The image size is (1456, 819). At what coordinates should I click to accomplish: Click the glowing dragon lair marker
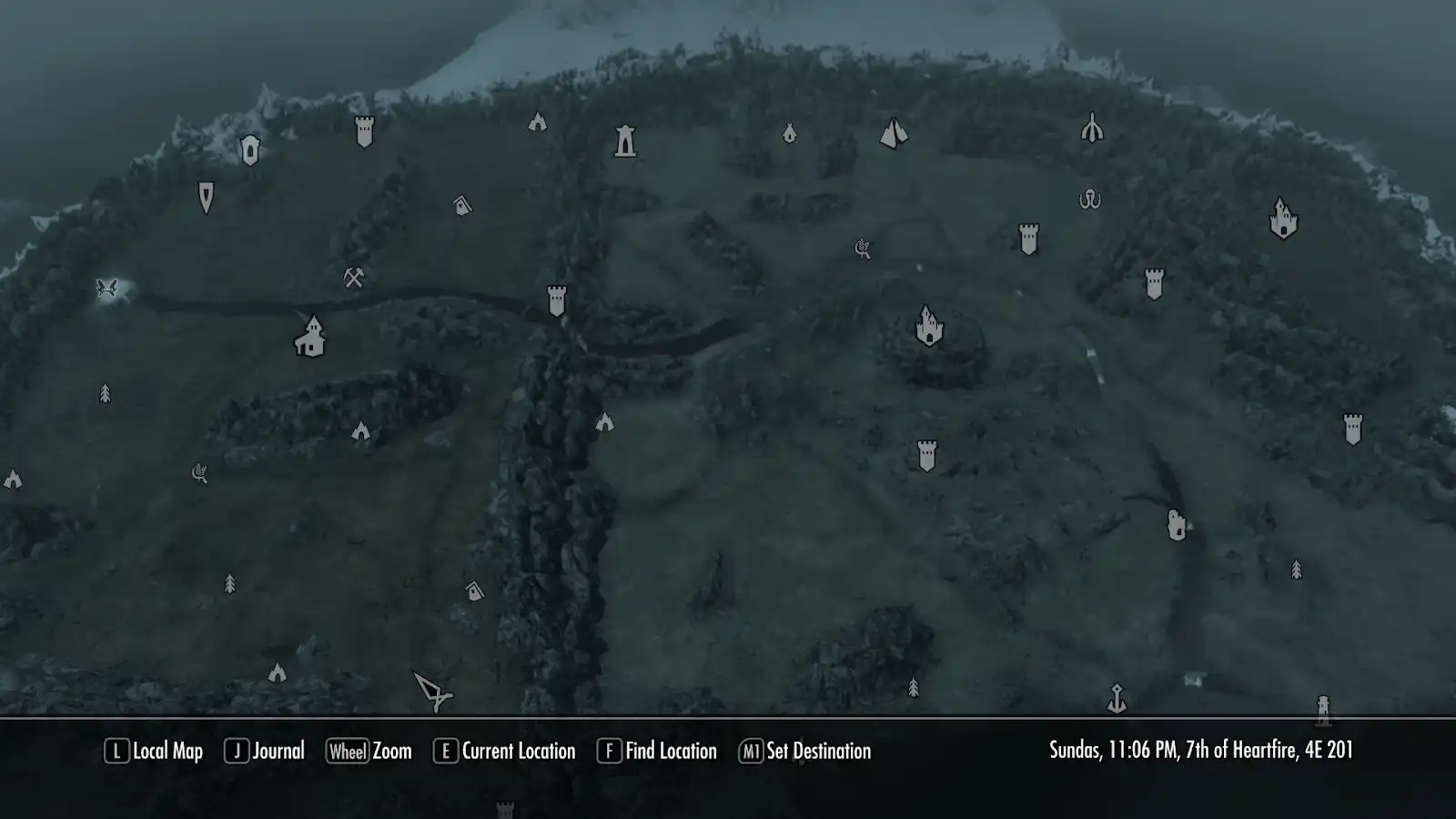pyautogui.click(x=107, y=288)
